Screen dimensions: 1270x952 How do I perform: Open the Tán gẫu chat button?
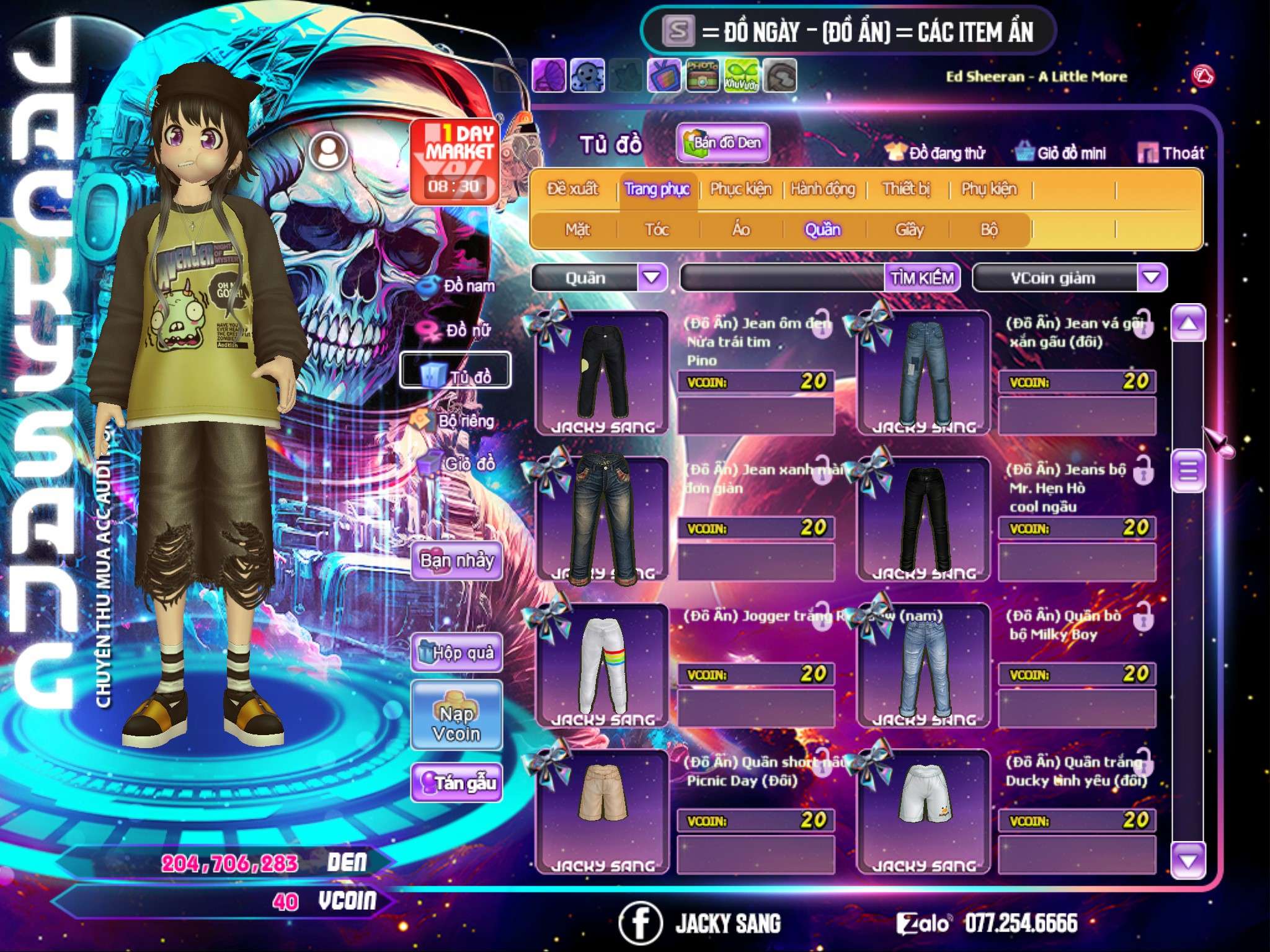pyautogui.click(x=456, y=783)
